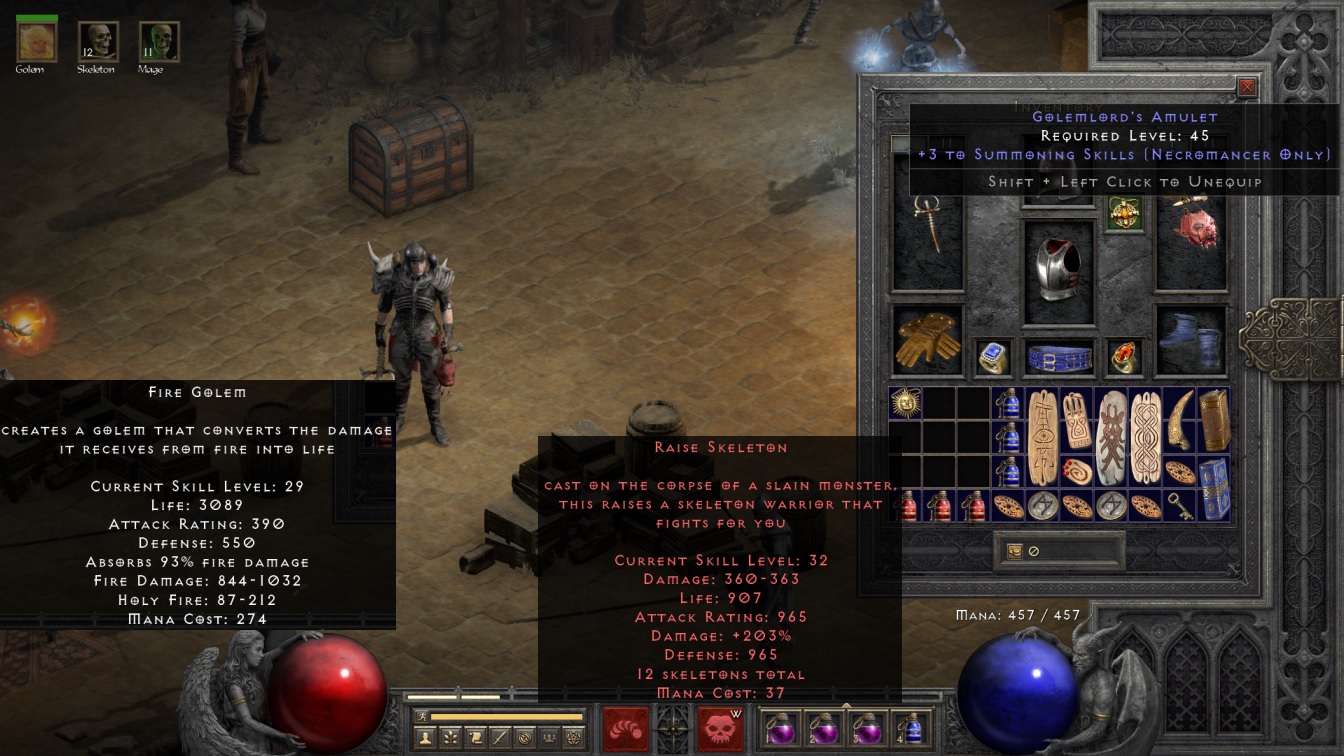This screenshot has width=1344, height=756.
Task: Activate the left-click skill icon
Action: click(x=626, y=729)
